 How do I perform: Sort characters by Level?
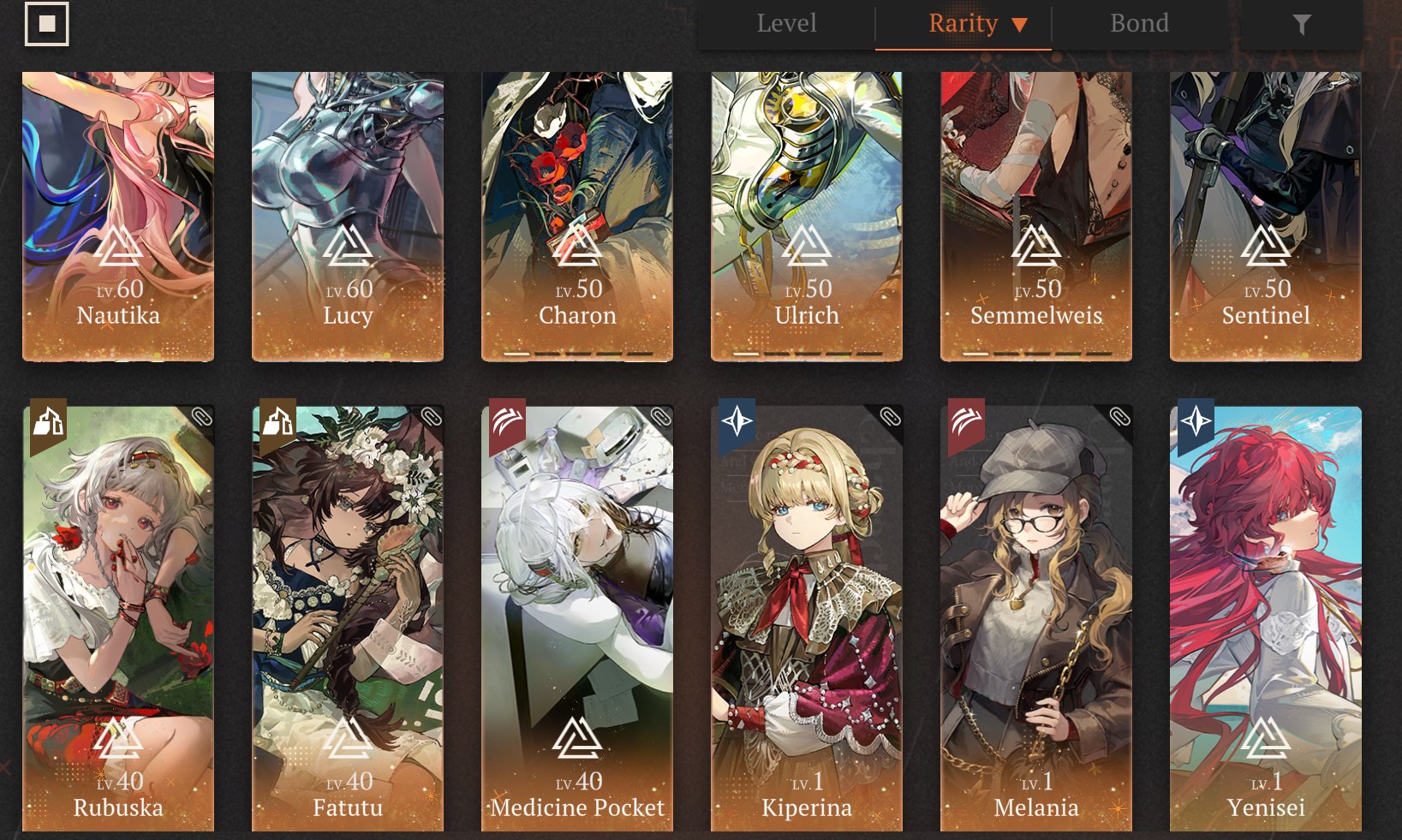tap(786, 24)
